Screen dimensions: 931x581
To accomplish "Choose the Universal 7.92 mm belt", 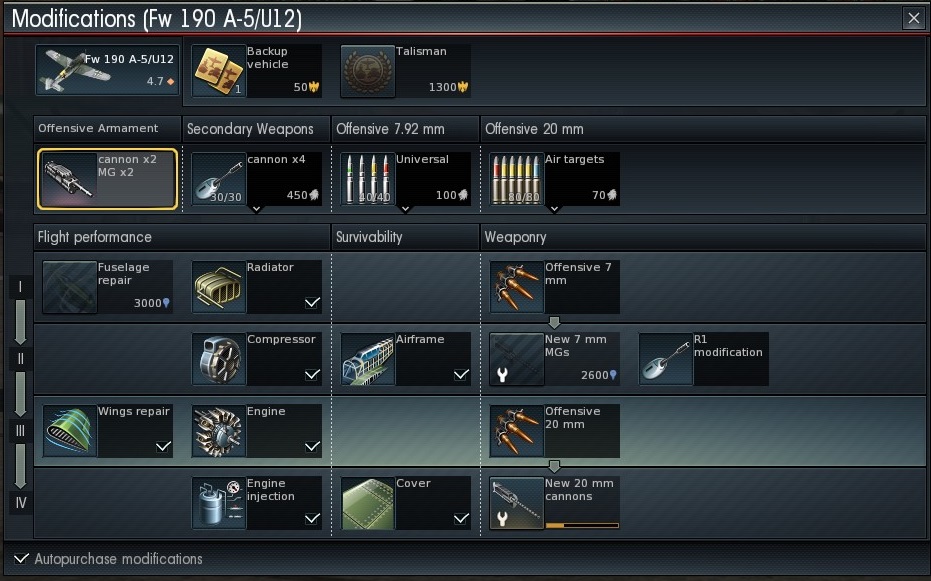I will tap(404, 180).
